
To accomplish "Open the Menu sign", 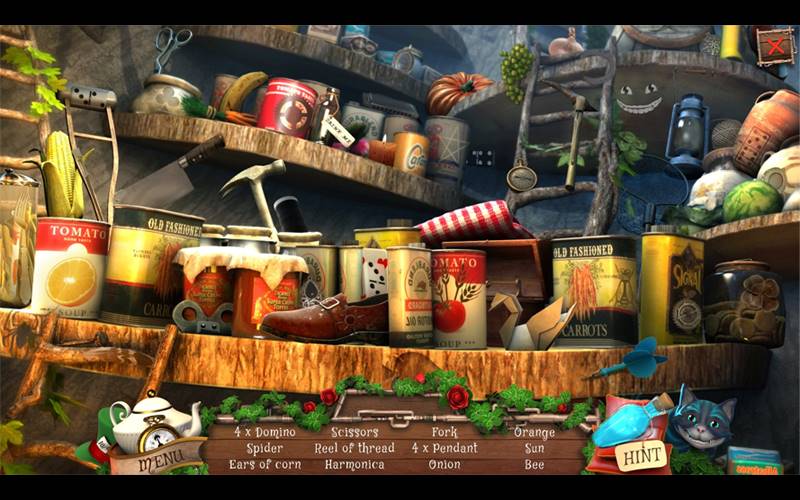I will (x=157, y=463).
